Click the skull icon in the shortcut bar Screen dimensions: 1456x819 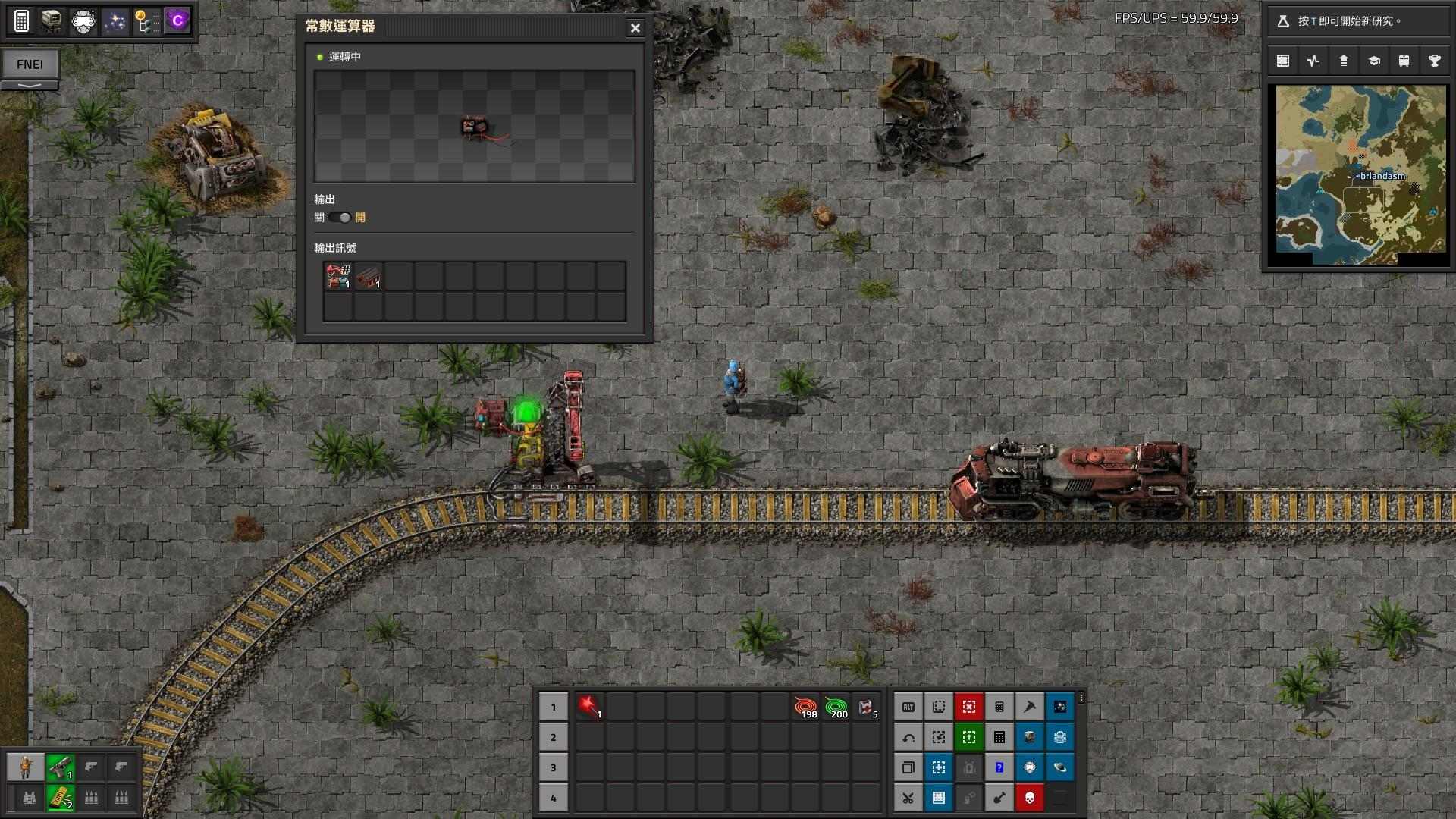(1030, 798)
